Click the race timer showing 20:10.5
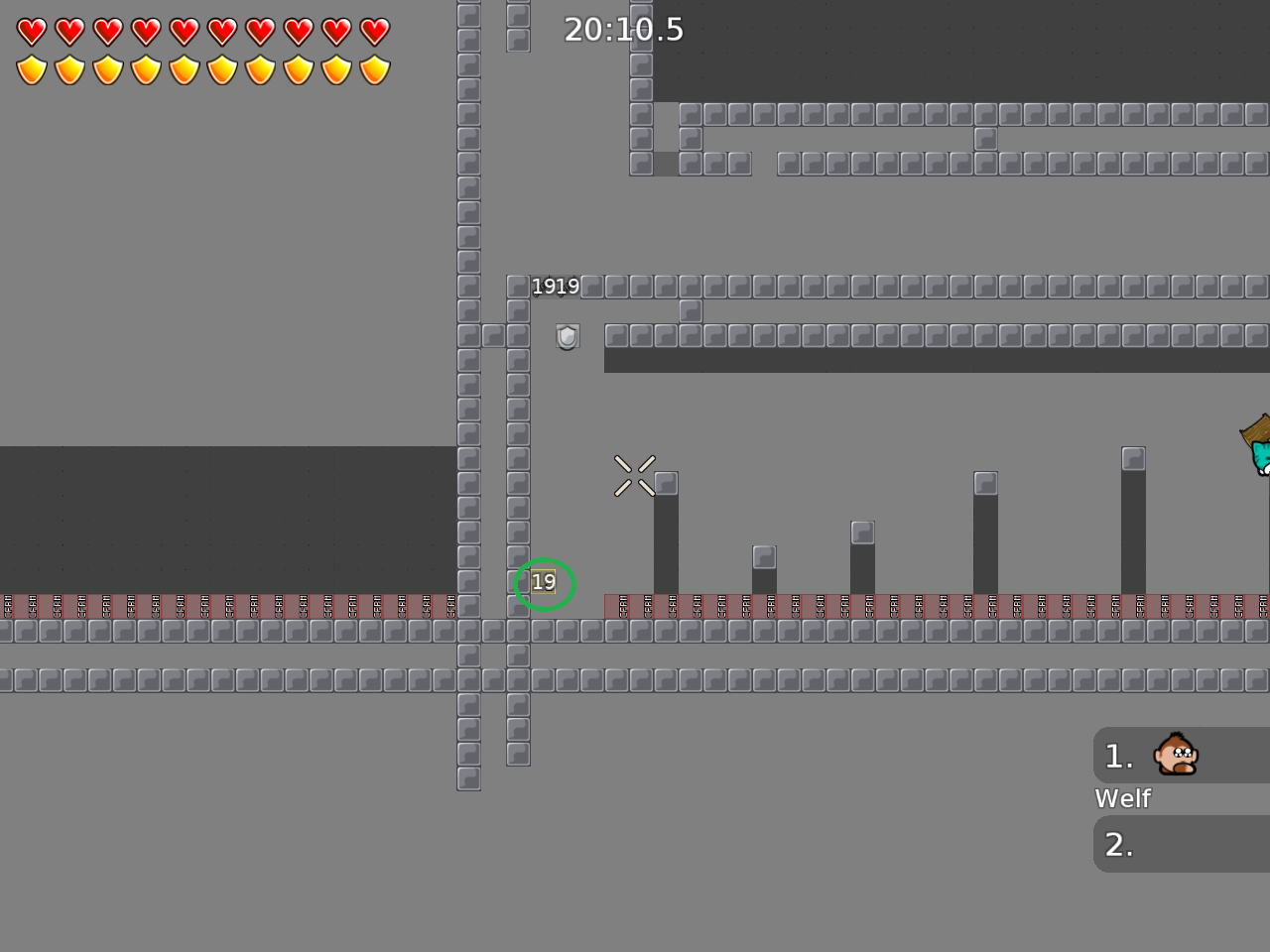1270x952 pixels. tap(623, 30)
